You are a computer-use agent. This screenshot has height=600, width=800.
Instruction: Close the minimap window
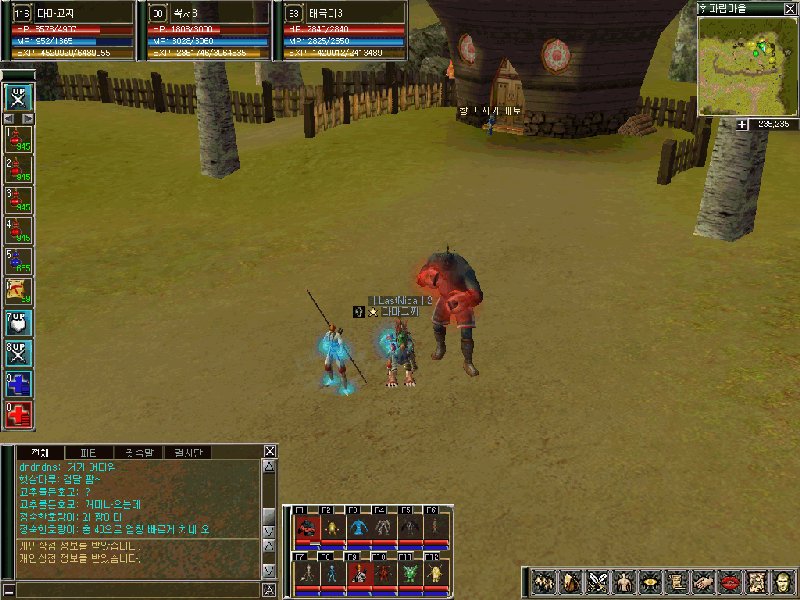pyautogui.click(x=791, y=7)
